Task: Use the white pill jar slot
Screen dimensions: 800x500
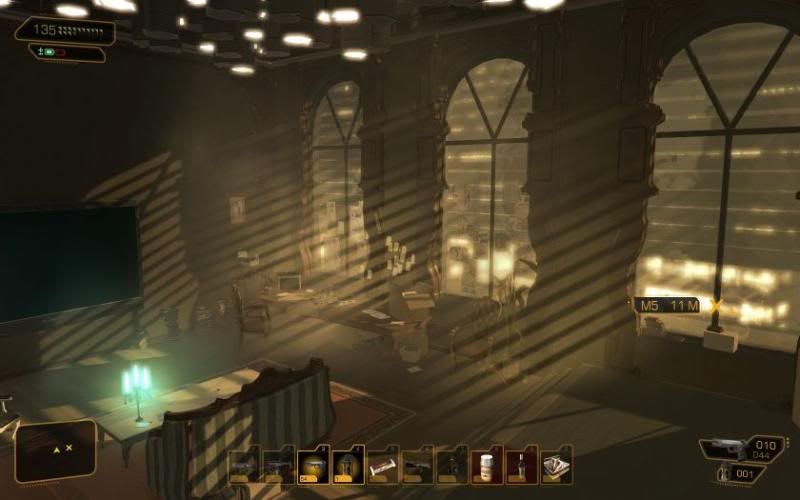Action: click(487, 466)
